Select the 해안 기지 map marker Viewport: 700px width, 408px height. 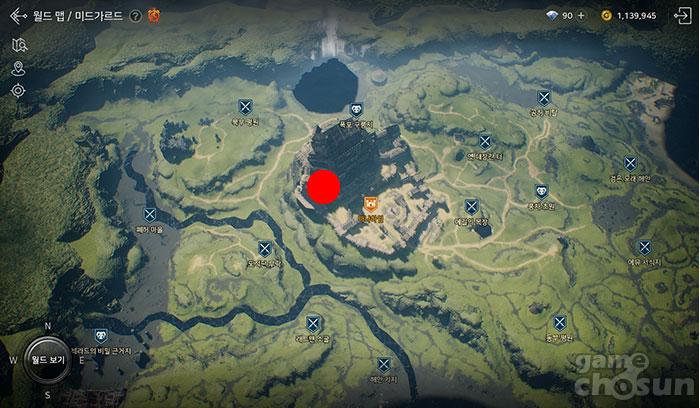click(384, 365)
